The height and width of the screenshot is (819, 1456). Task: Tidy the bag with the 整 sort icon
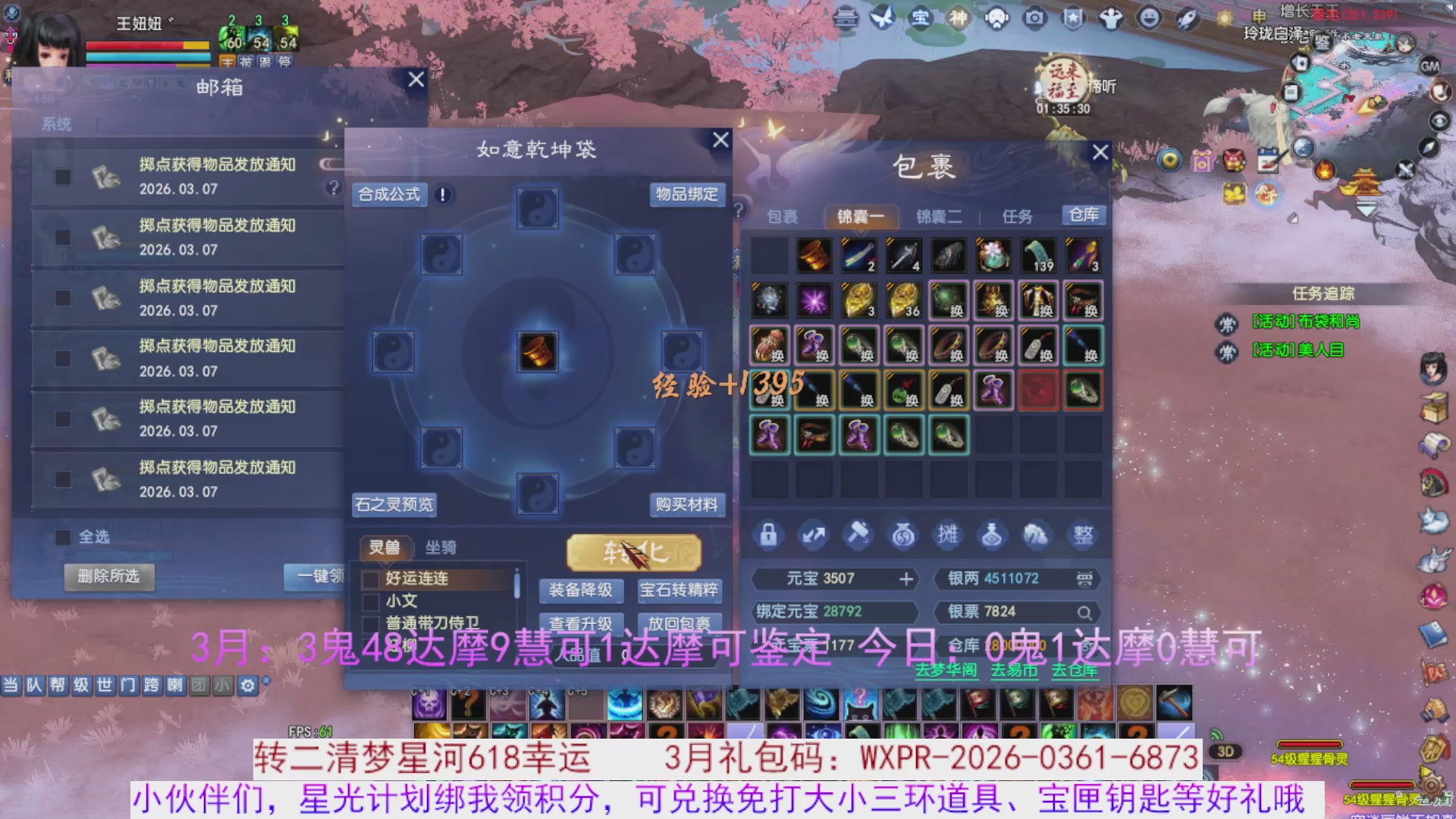[x=1083, y=535]
